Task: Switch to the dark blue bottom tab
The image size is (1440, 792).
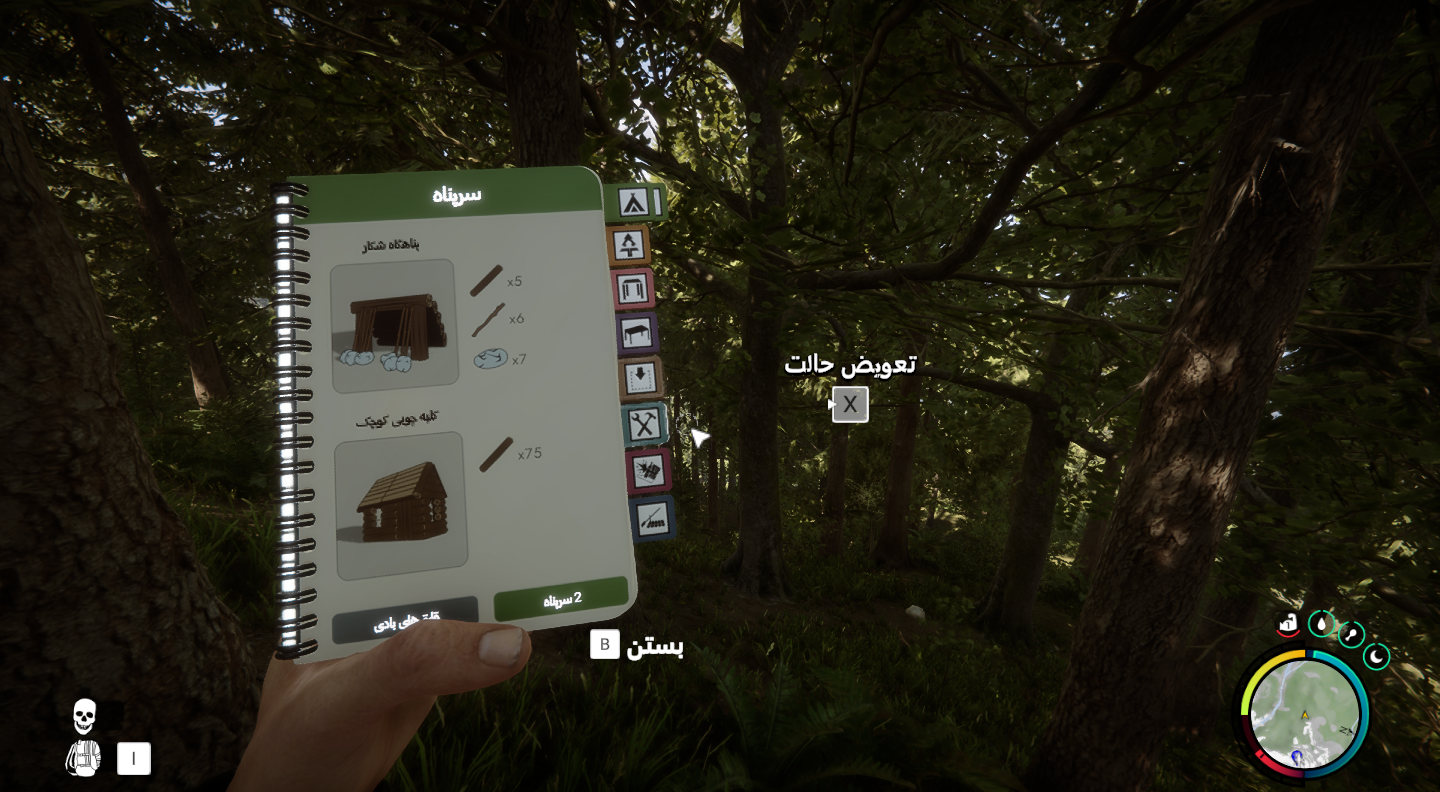Action: point(652,517)
